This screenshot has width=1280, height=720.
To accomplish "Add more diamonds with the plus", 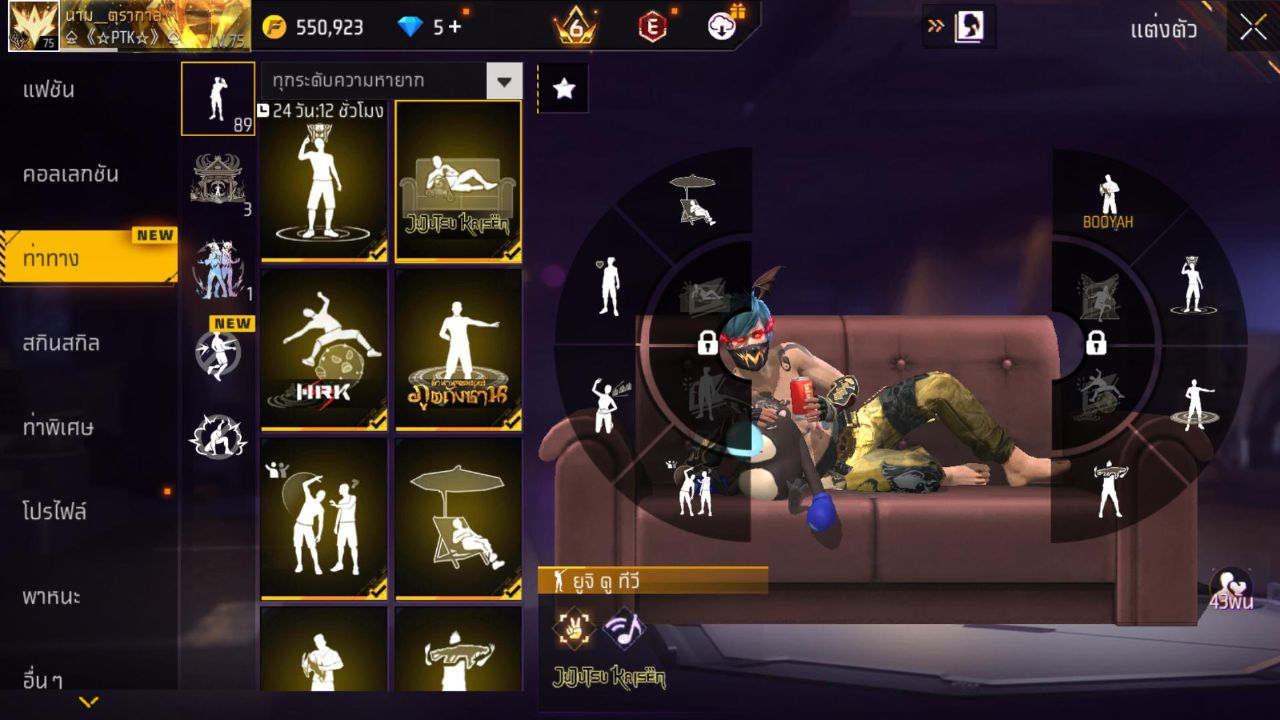I will (x=455, y=27).
